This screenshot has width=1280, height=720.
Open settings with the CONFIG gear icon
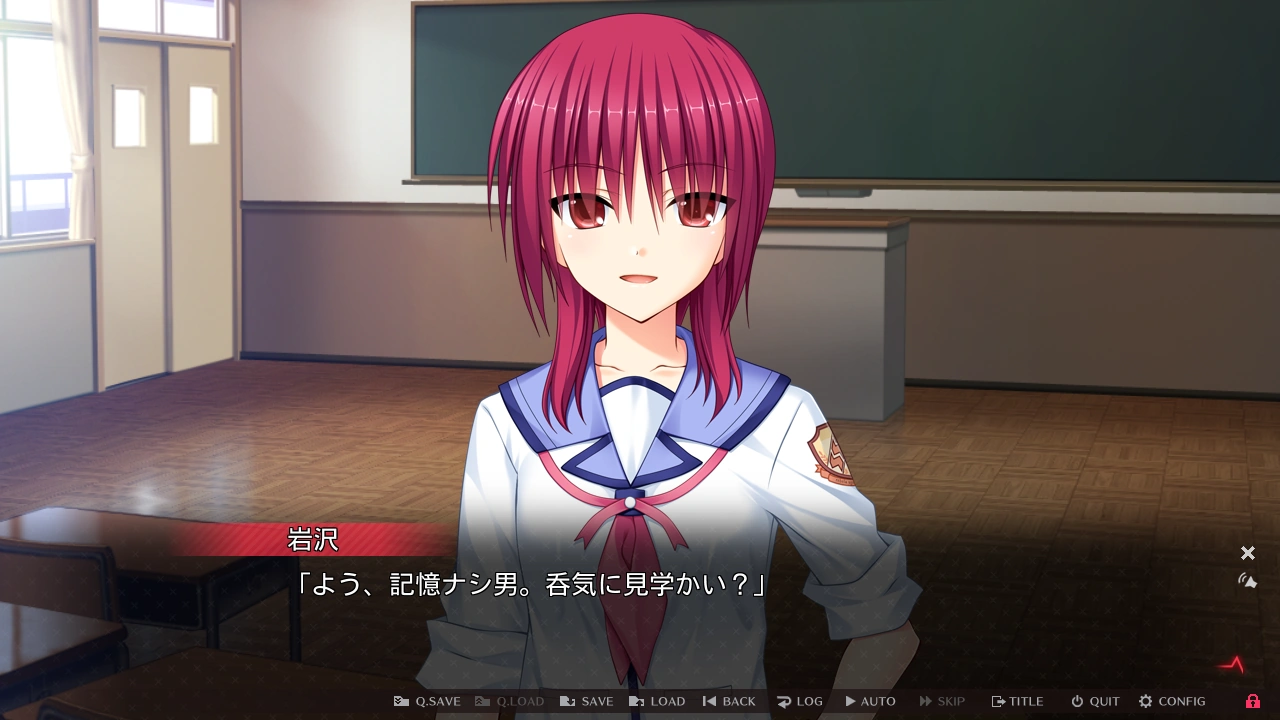click(x=1147, y=701)
